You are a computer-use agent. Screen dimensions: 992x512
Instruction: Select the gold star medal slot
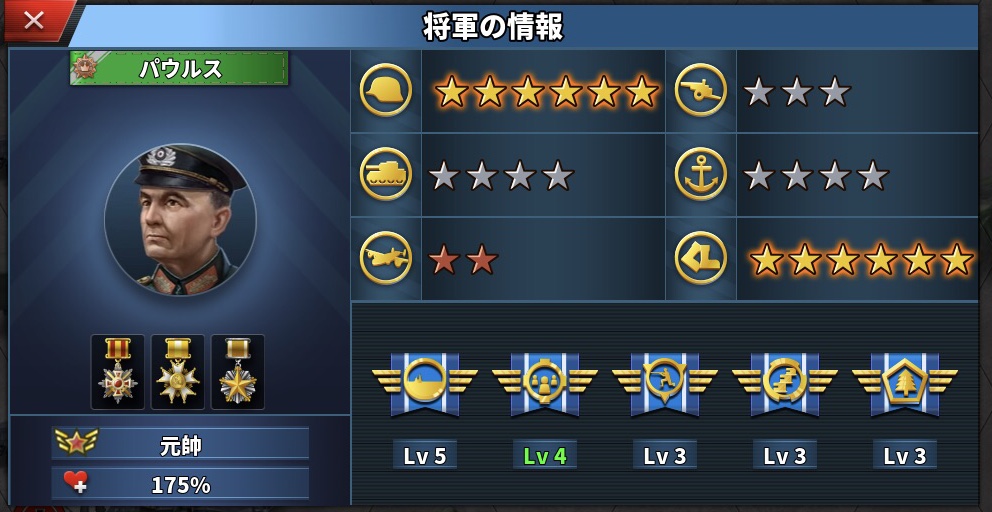[238, 371]
